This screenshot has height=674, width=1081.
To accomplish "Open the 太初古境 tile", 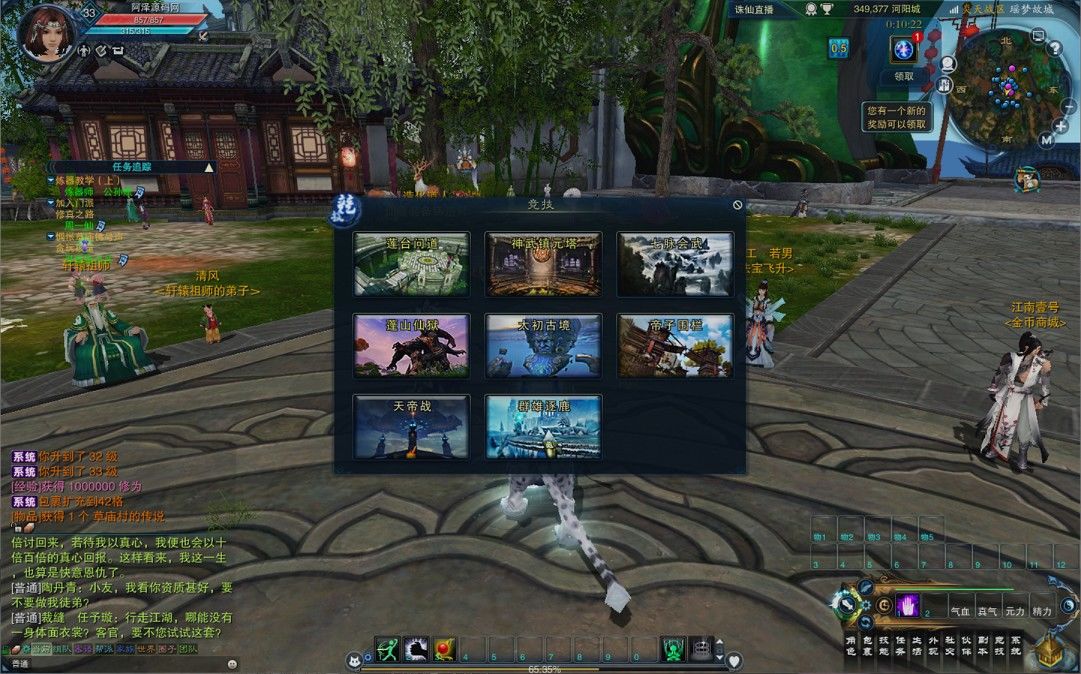I will click(x=543, y=346).
